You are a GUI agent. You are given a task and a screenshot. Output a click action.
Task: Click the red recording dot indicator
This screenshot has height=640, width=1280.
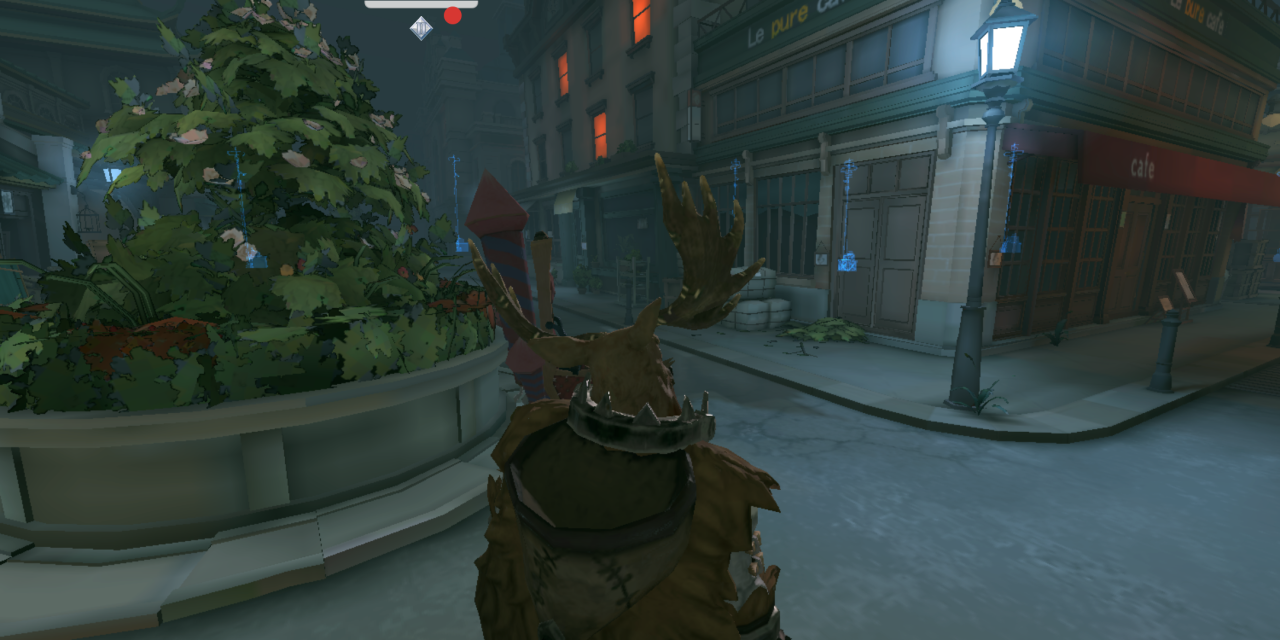click(x=453, y=15)
